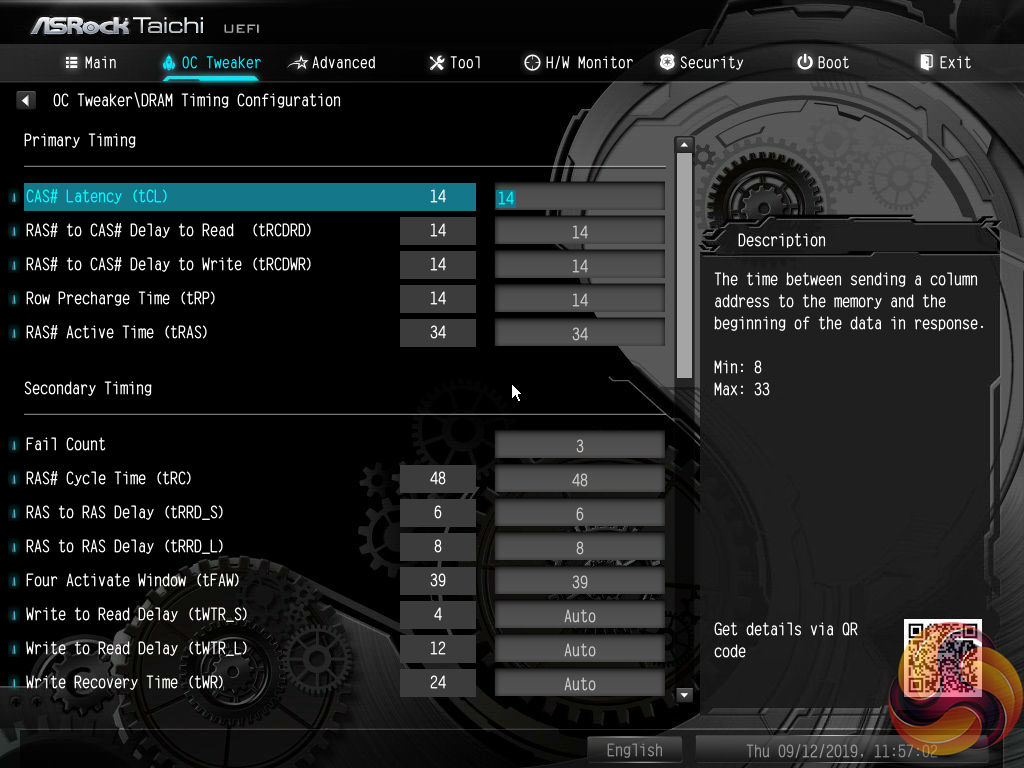Open the QR code for details
Image resolution: width=1024 pixels, height=768 pixels.
click(942, 657)
